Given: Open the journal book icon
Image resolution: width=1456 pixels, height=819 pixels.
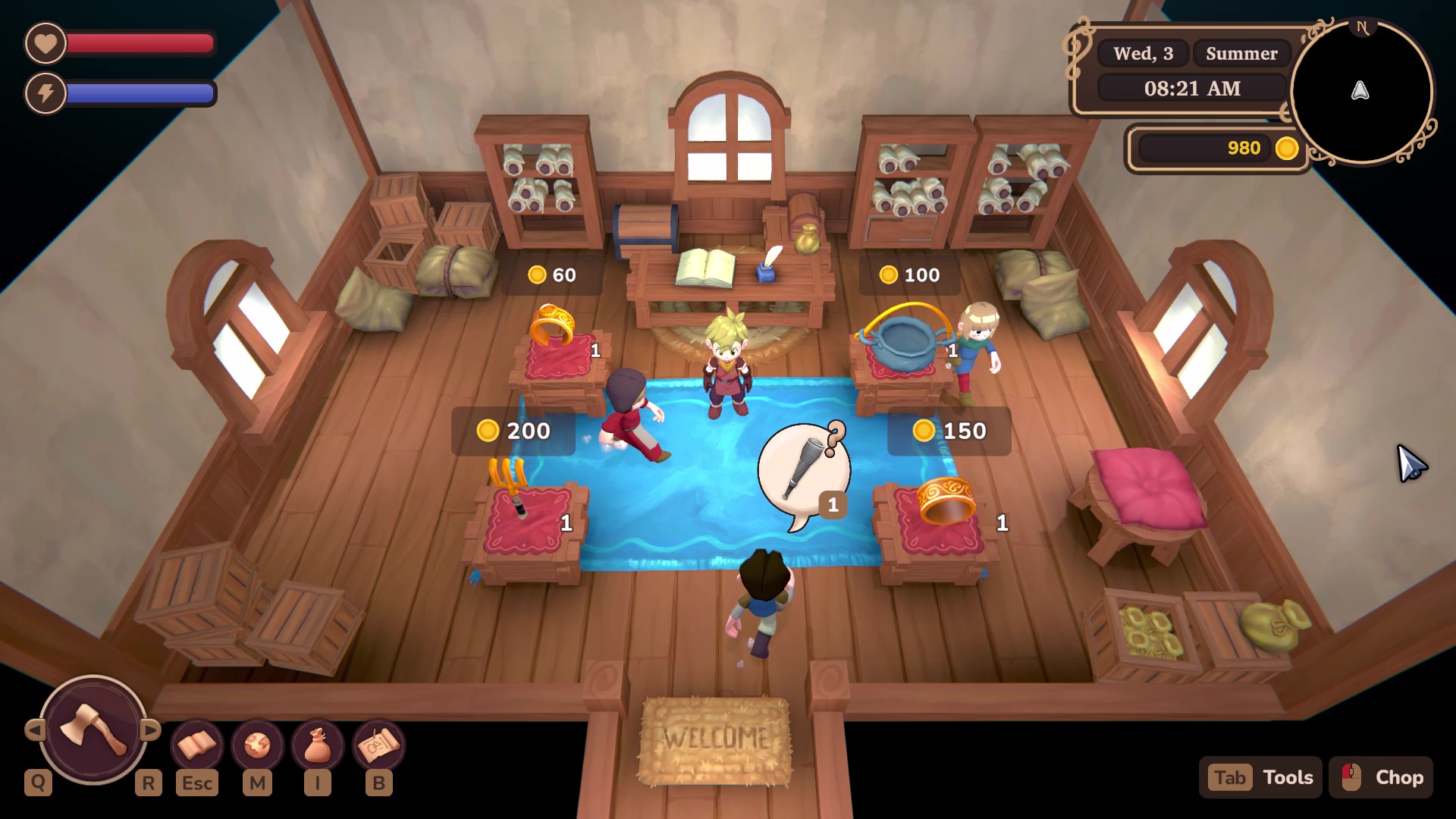Looking at the screenshot, I should [196, 745].
